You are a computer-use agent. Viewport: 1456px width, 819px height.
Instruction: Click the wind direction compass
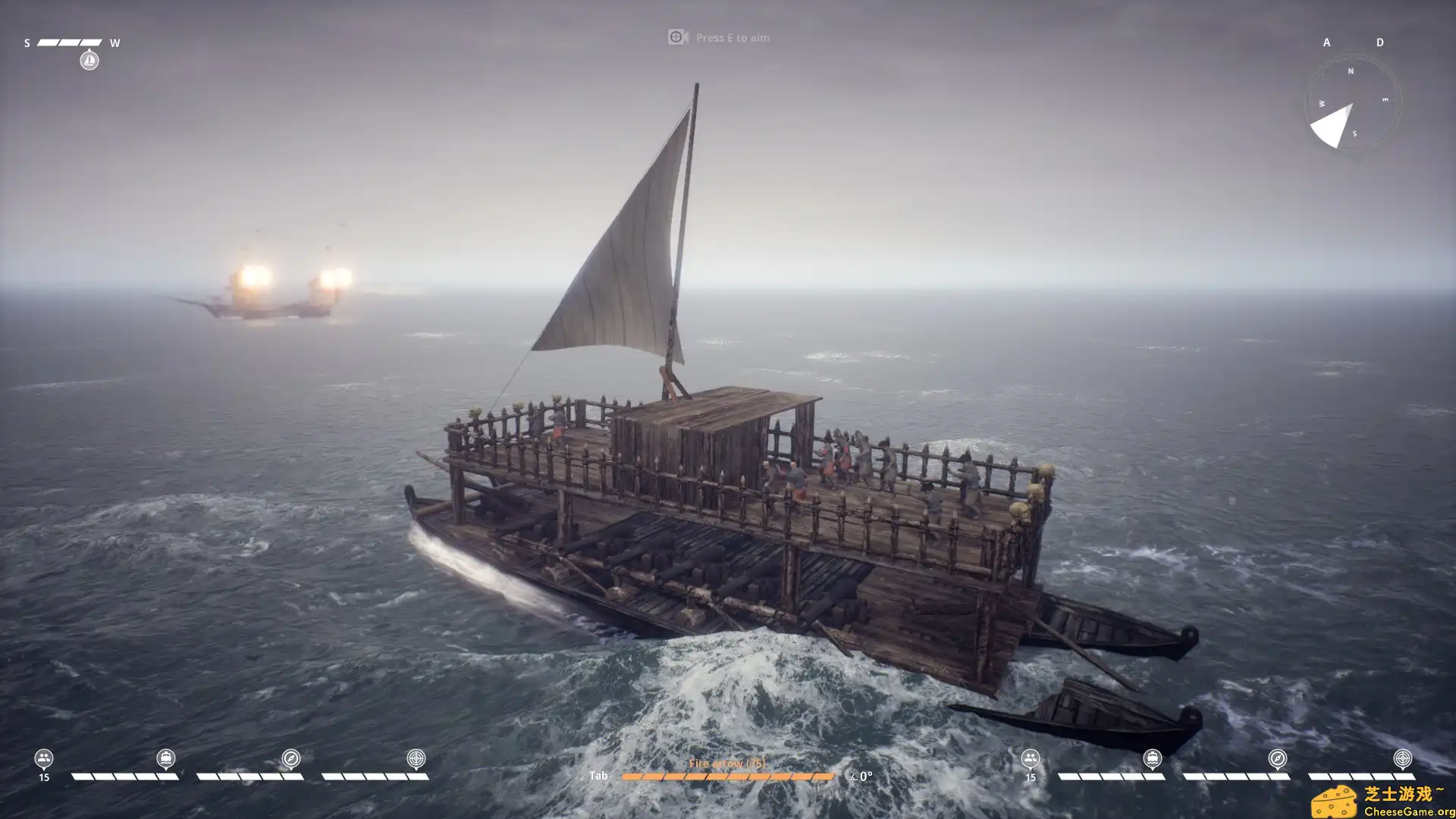(1353, 103)
